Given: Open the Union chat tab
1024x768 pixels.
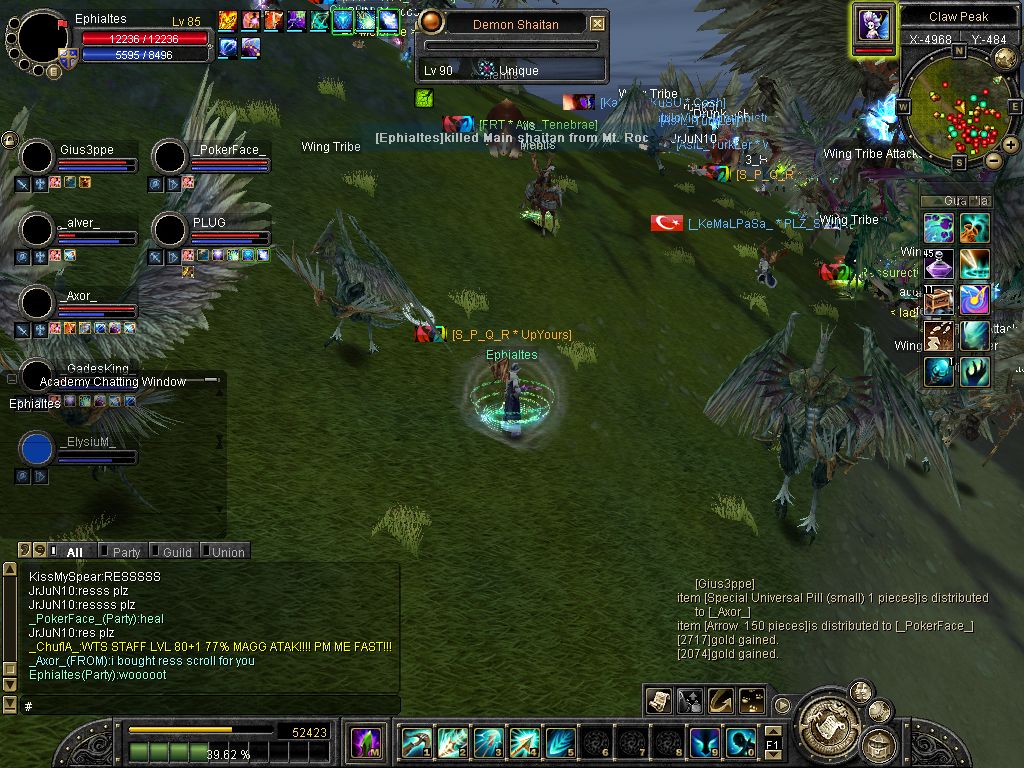Looking at the screenshot, I should tap(226, 552).
